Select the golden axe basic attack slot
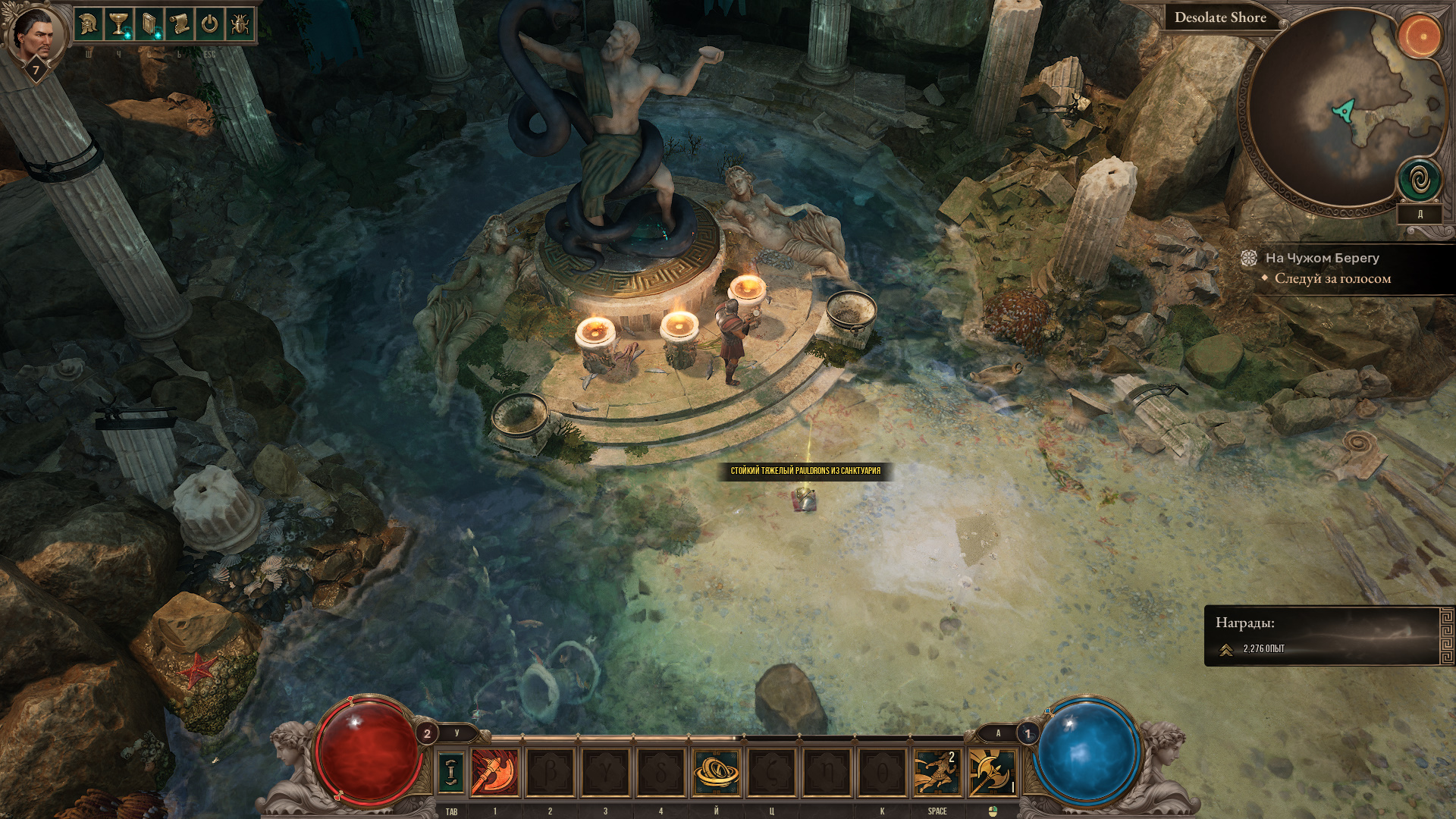The image size is (1456, 819). pyautogui.click(x=992, y=772)
